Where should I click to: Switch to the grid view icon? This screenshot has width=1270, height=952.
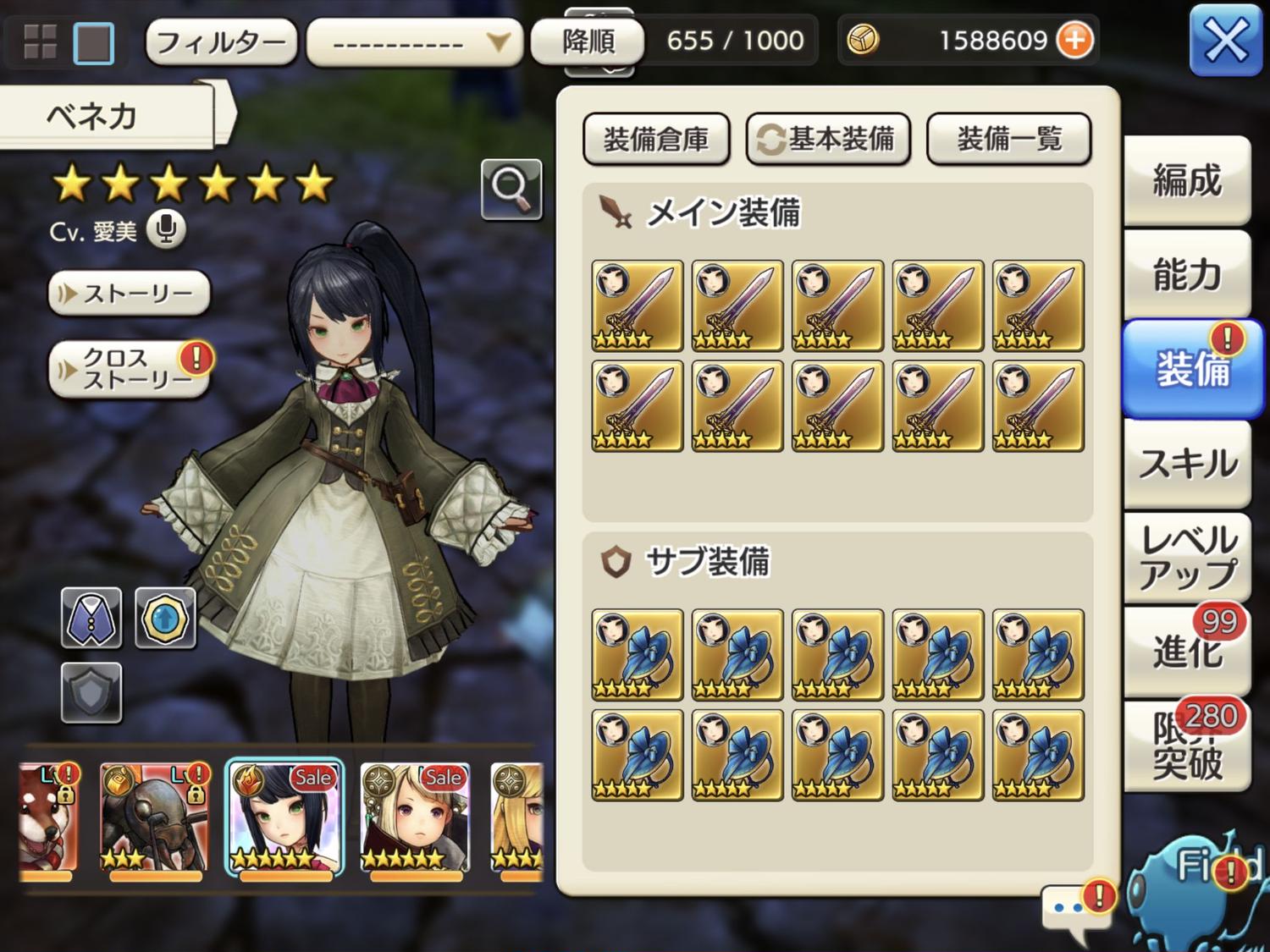[x=40, y=41]
